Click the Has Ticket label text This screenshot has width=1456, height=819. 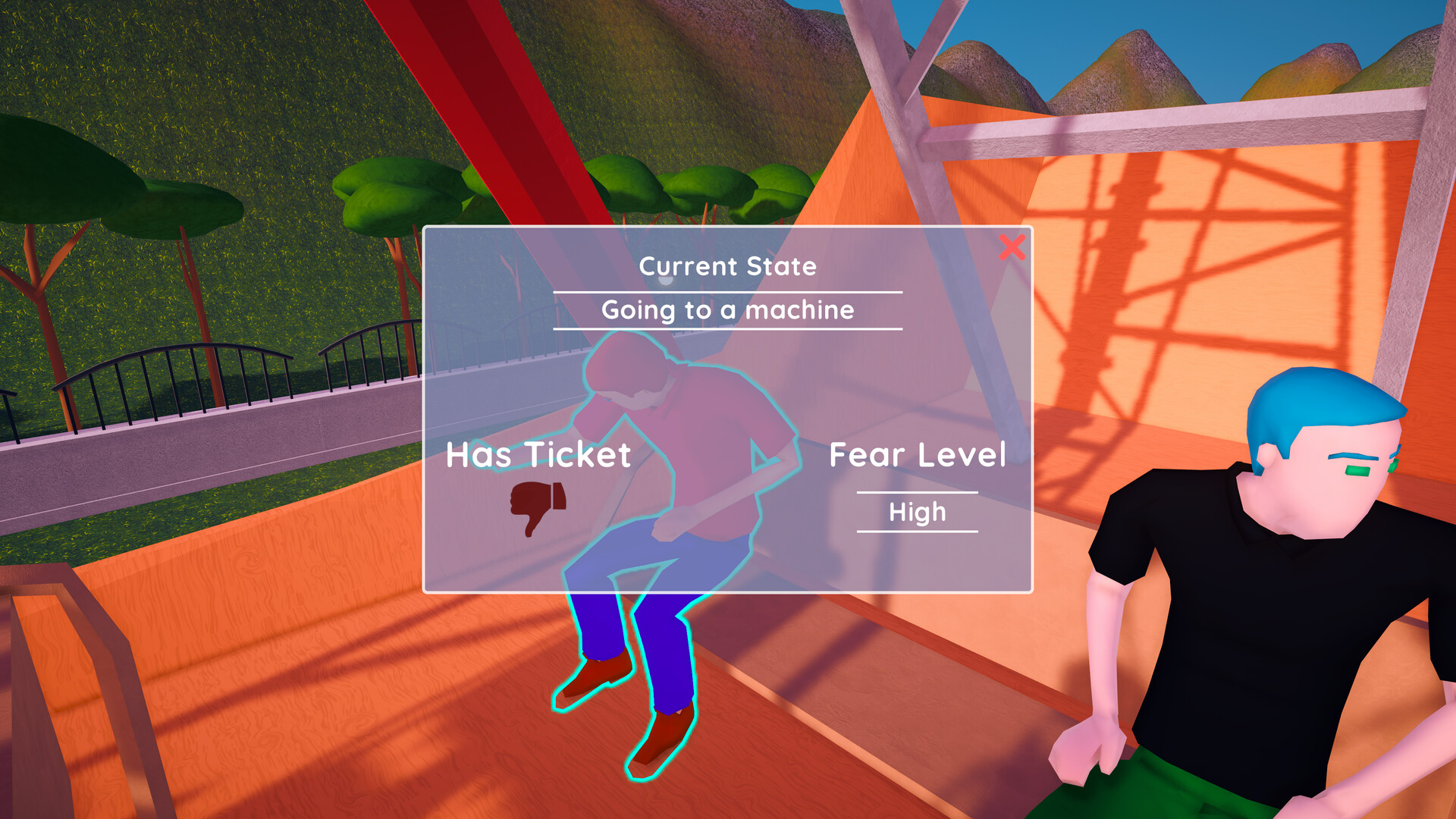coord(538,455)
